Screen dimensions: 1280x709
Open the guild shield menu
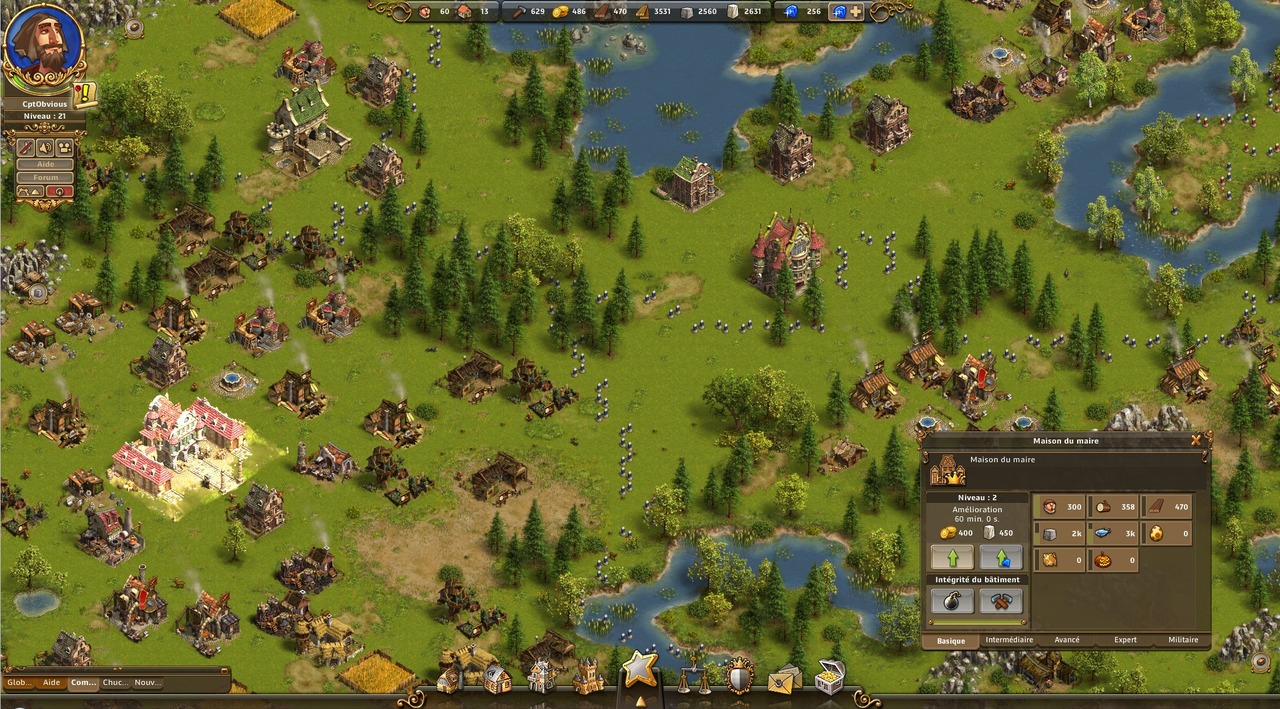click(738, 676)
